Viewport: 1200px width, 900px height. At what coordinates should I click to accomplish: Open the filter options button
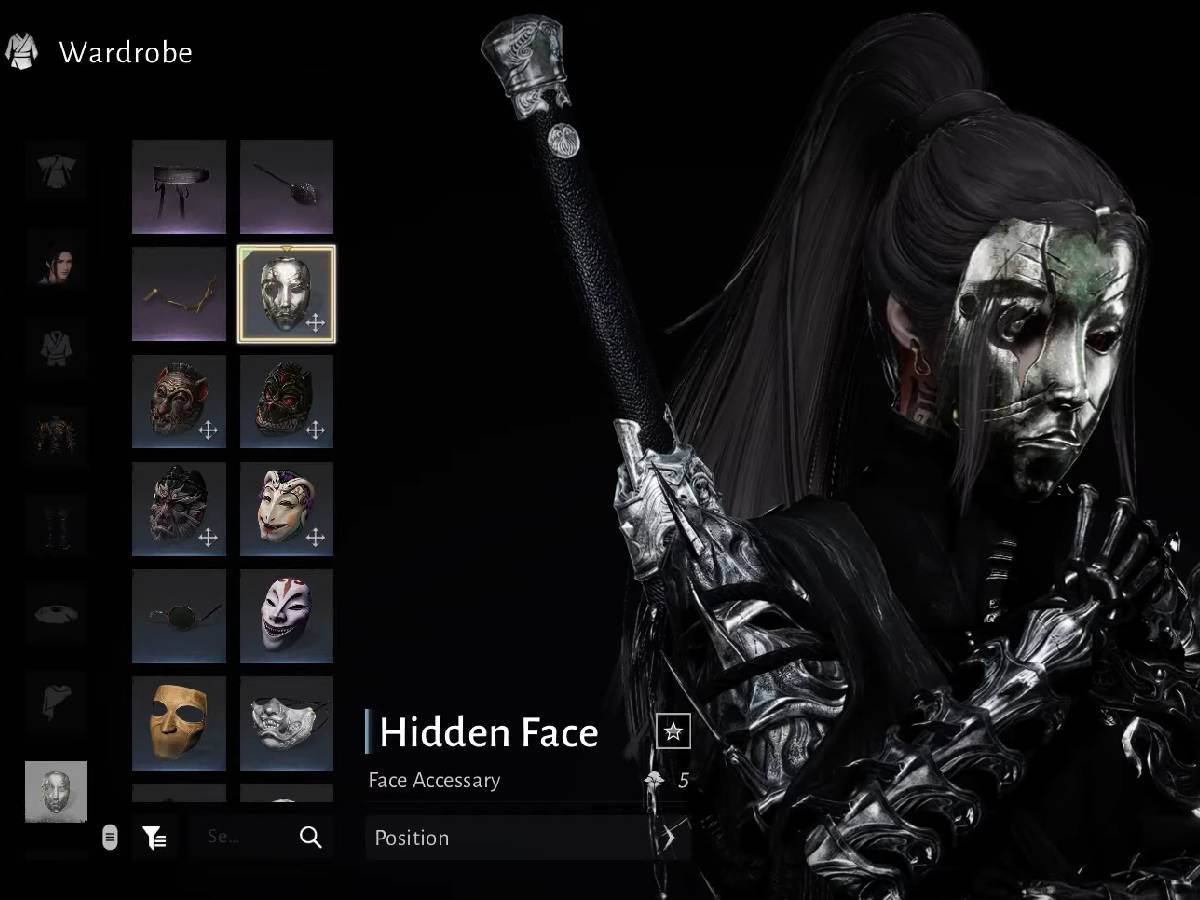click(x=154, y=837)
